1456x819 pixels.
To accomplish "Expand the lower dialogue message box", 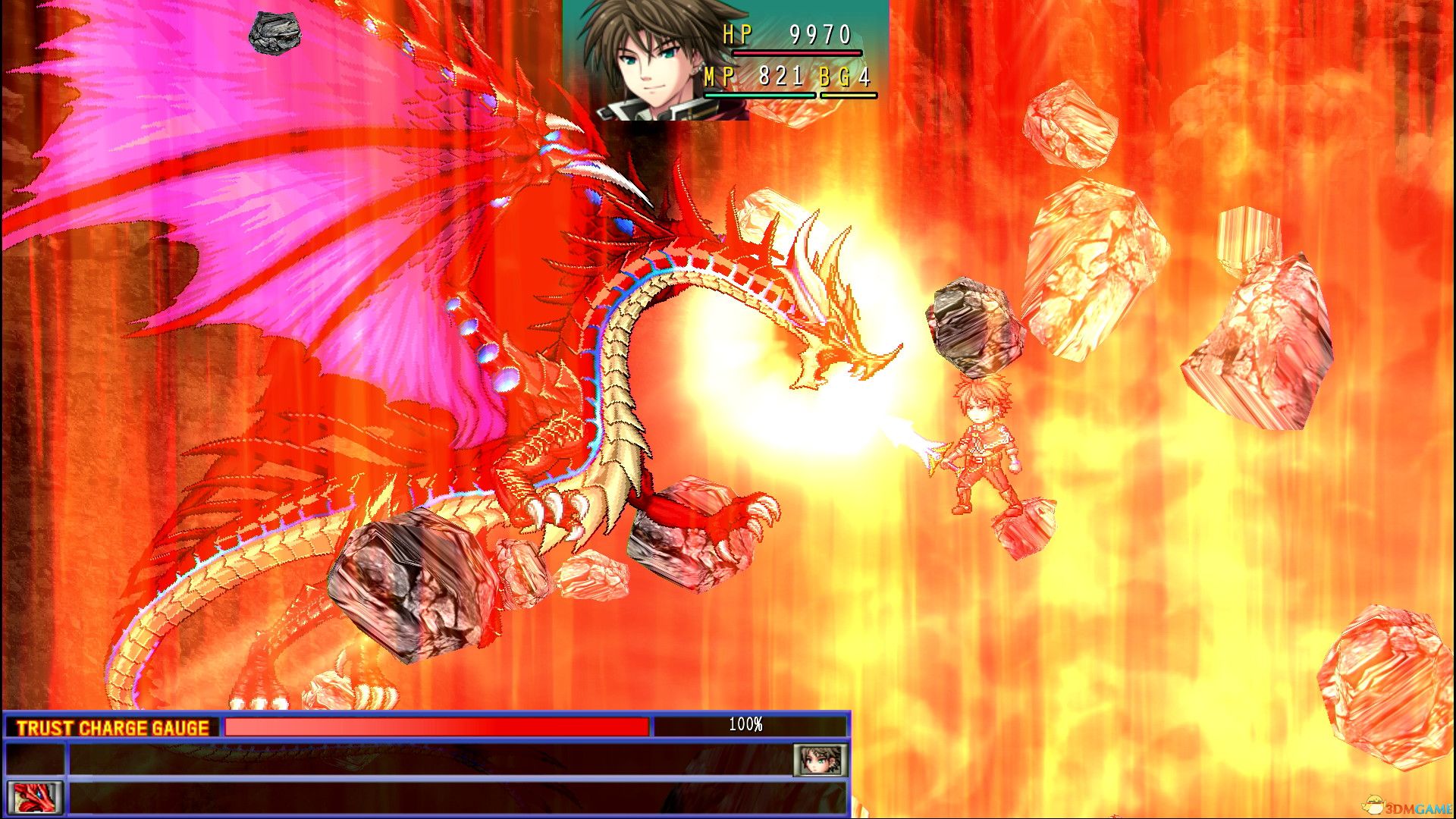I will point(455,798).
